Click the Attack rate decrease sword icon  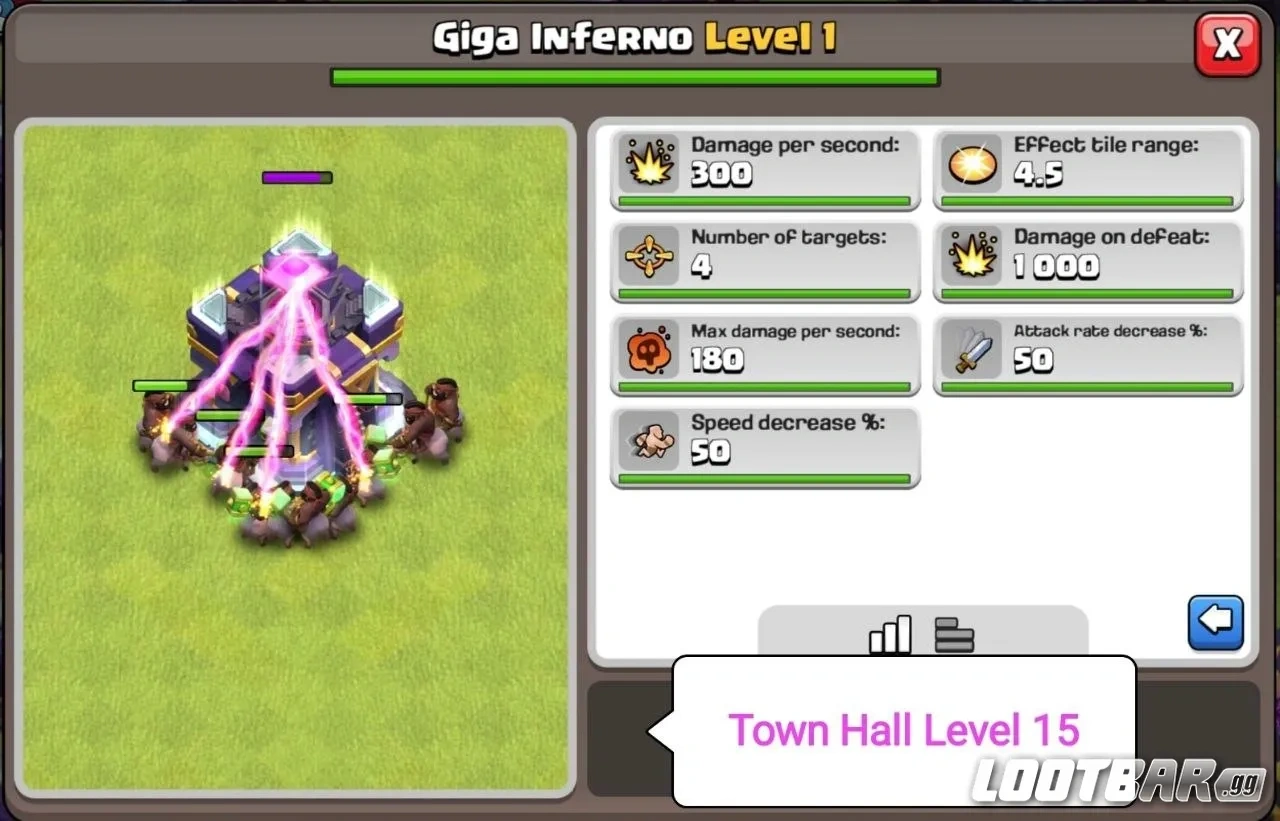972,349
